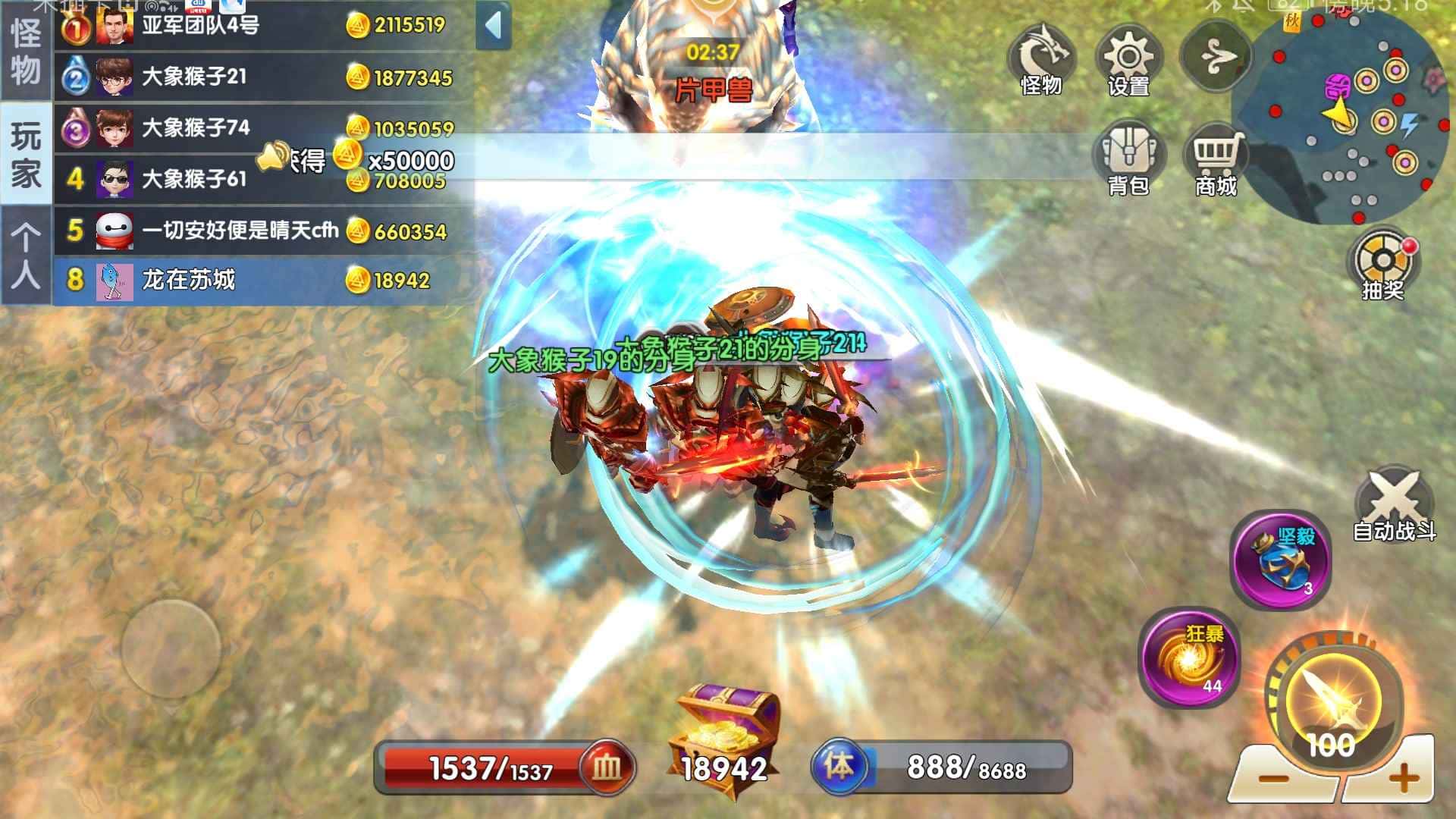Image resolution: width=1456 pixels, height=819 pixels.
Task: Toggle 自动战斗 auto battle
Action: pos(1394,504)
